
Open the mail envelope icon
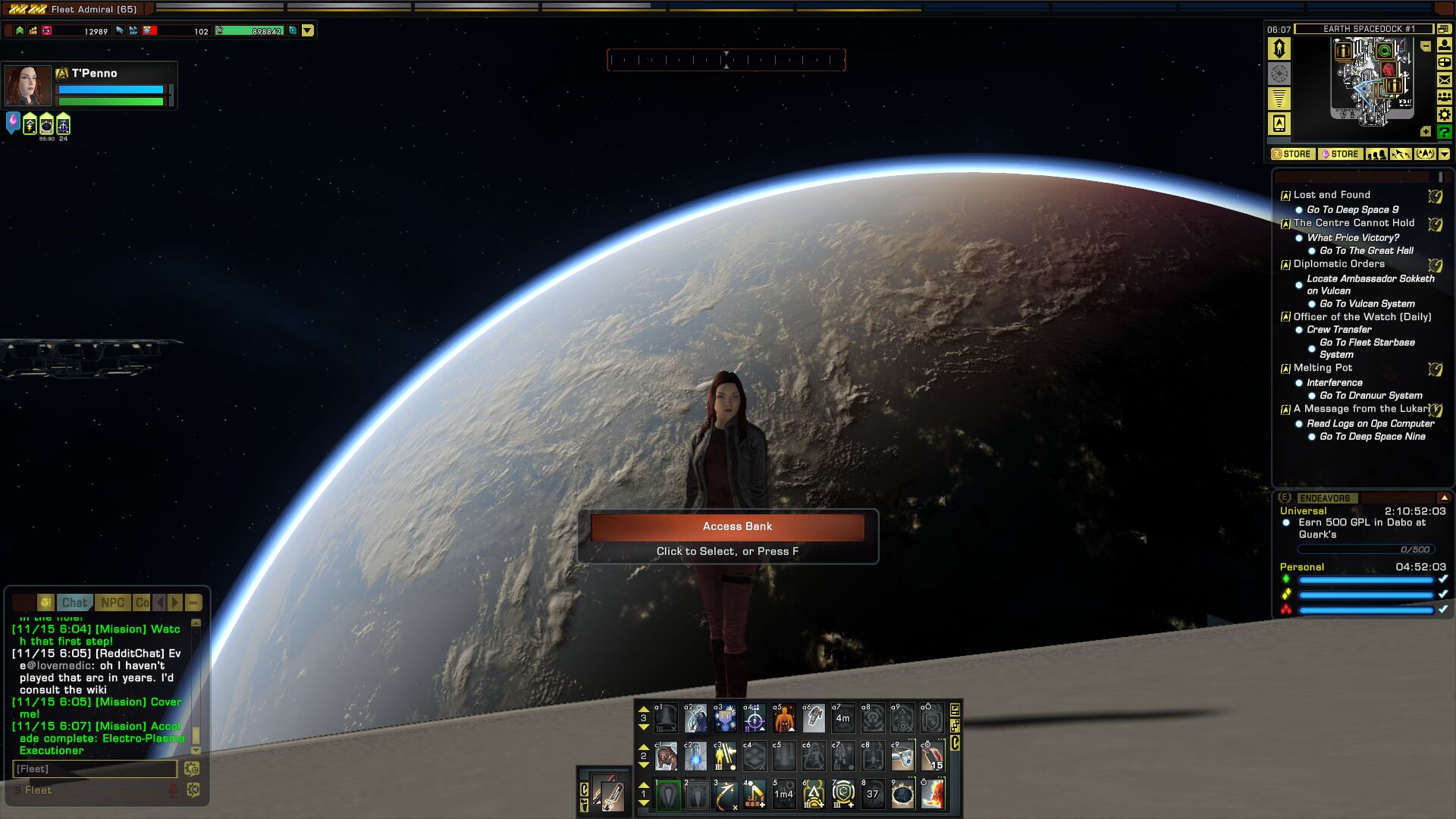pyautogui.click(x=1445, y=80)
